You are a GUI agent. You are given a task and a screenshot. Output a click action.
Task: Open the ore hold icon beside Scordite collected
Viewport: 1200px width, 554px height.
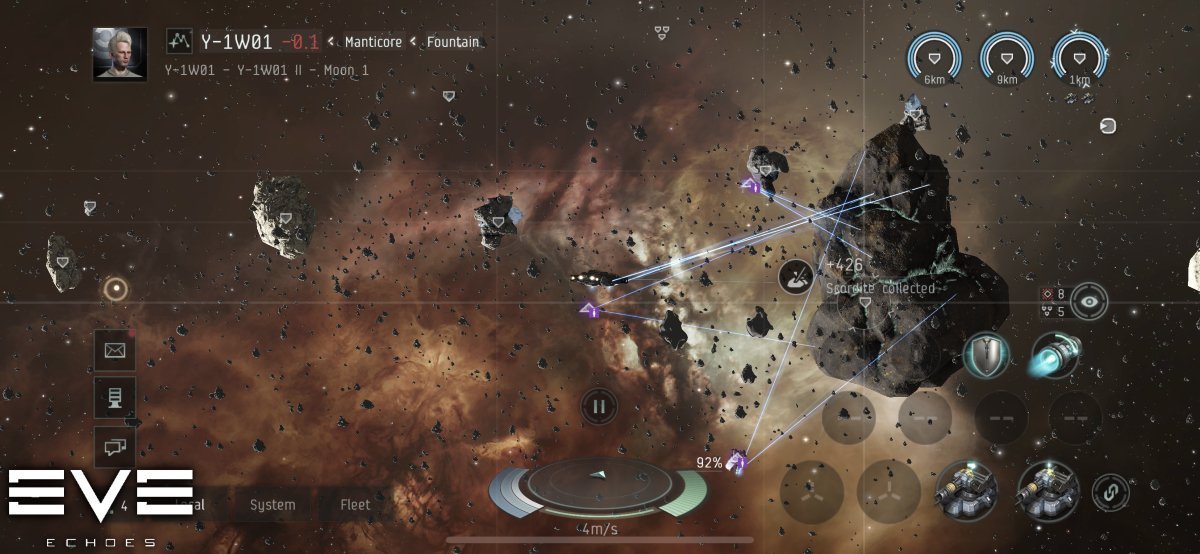(x=797, y=276)
